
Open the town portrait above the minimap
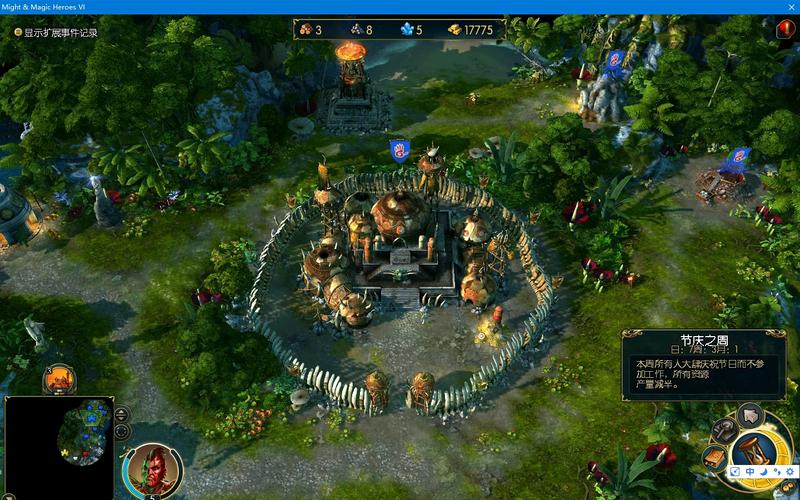click(x=59, y=379)
